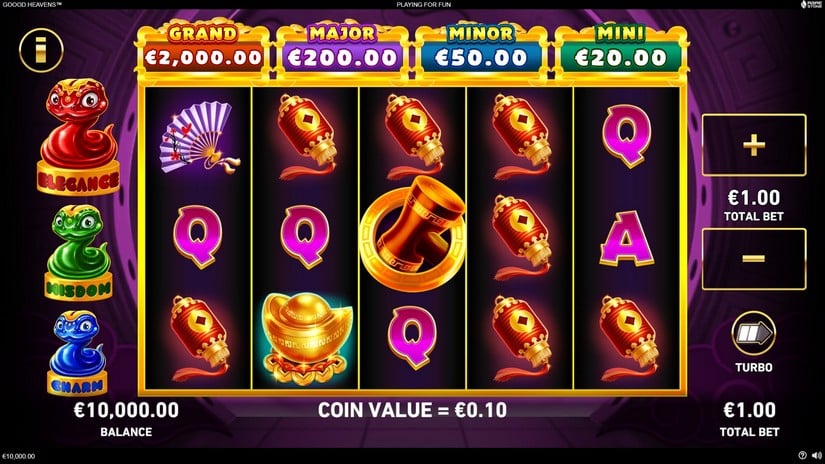825x464 pixels.
Task: Increase the total bet with plus
Action: [x=753, y=145]
